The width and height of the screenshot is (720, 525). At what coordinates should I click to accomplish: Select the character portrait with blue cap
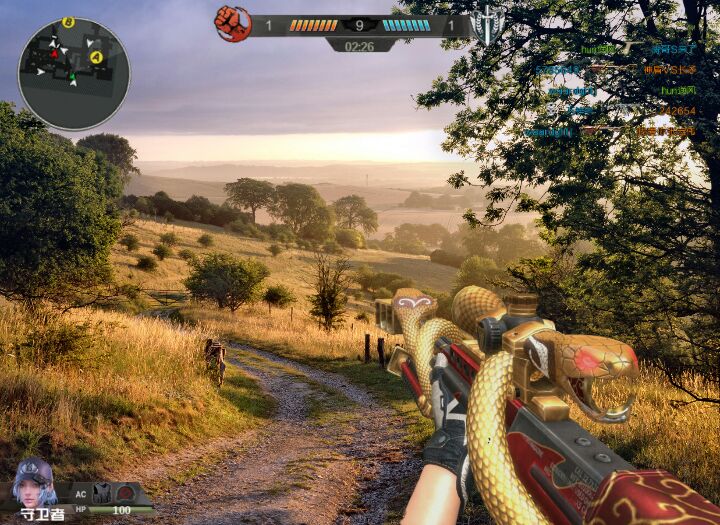point(34,483)
